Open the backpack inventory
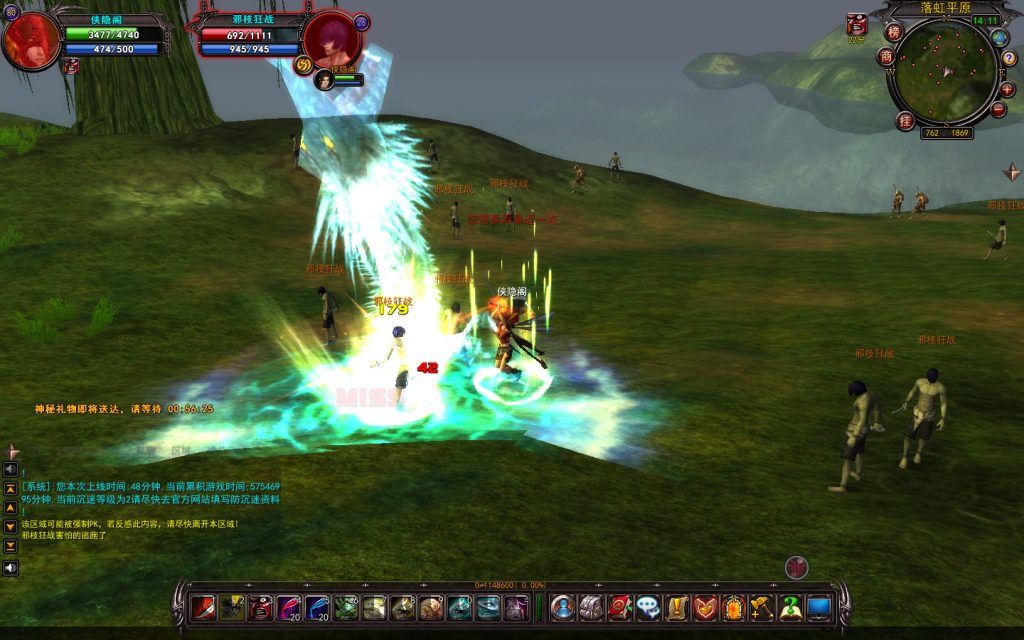Image resolution: width=1024 pixels, height=640 pixels. pyautogui.click(x=591, y=607)
